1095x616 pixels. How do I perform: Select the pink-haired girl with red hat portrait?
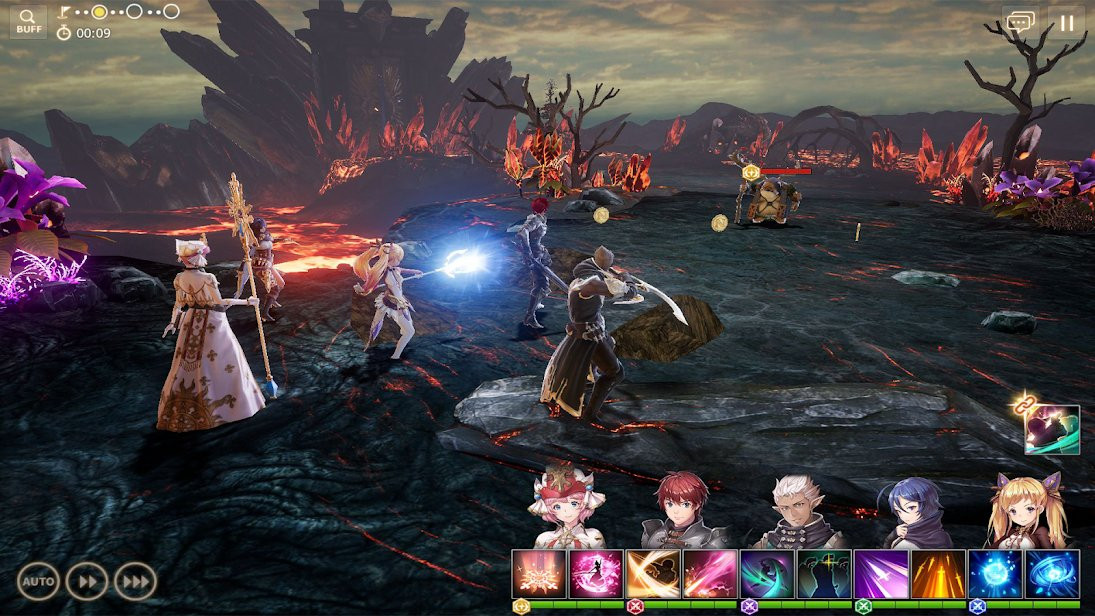[568, 510]
